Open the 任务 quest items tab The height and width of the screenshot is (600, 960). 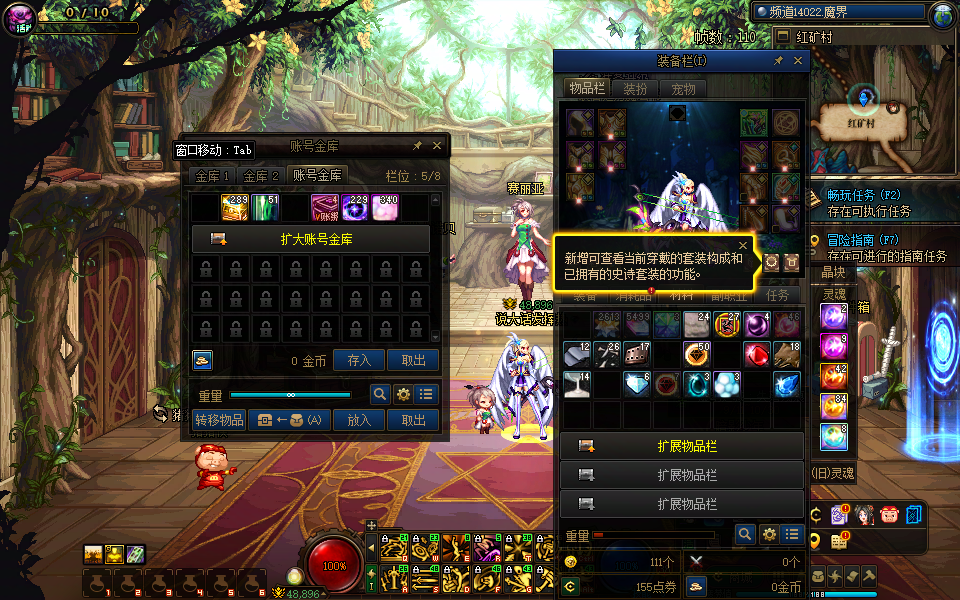[x=777, y=295]
